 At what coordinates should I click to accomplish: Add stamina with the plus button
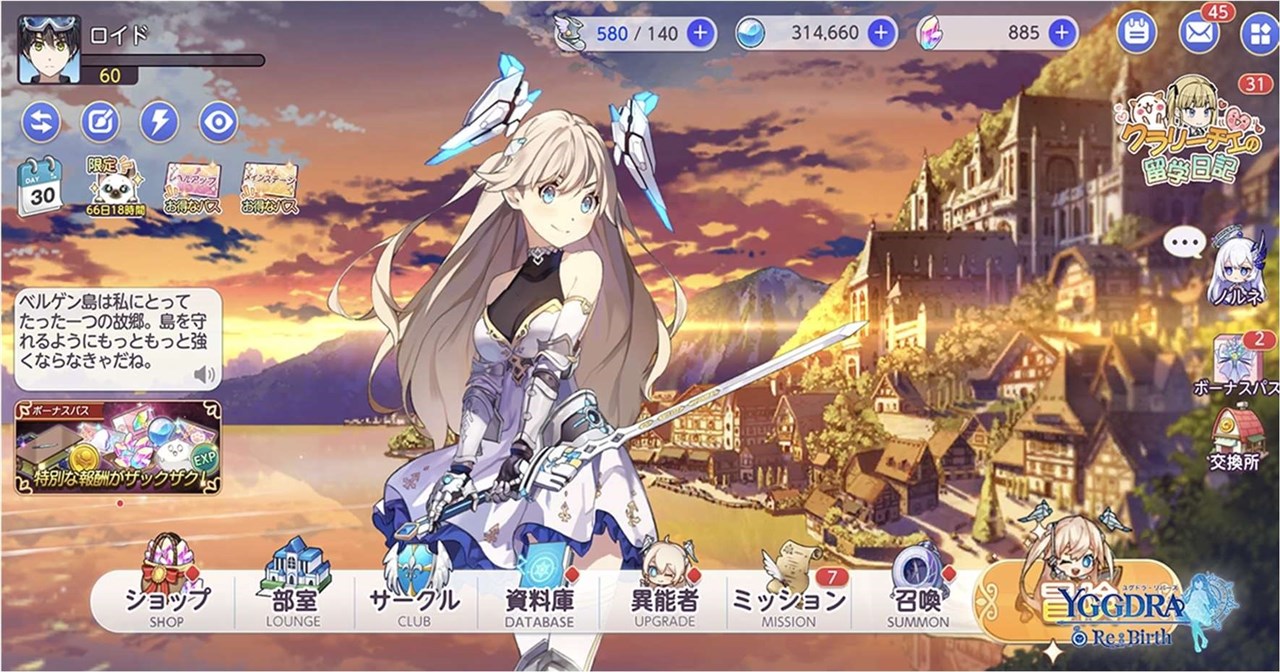click(700, 33)
